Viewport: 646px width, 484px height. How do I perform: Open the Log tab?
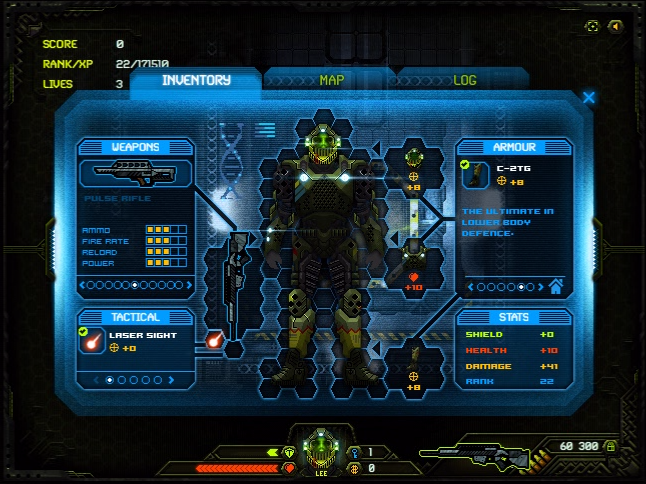pos(465,81)
